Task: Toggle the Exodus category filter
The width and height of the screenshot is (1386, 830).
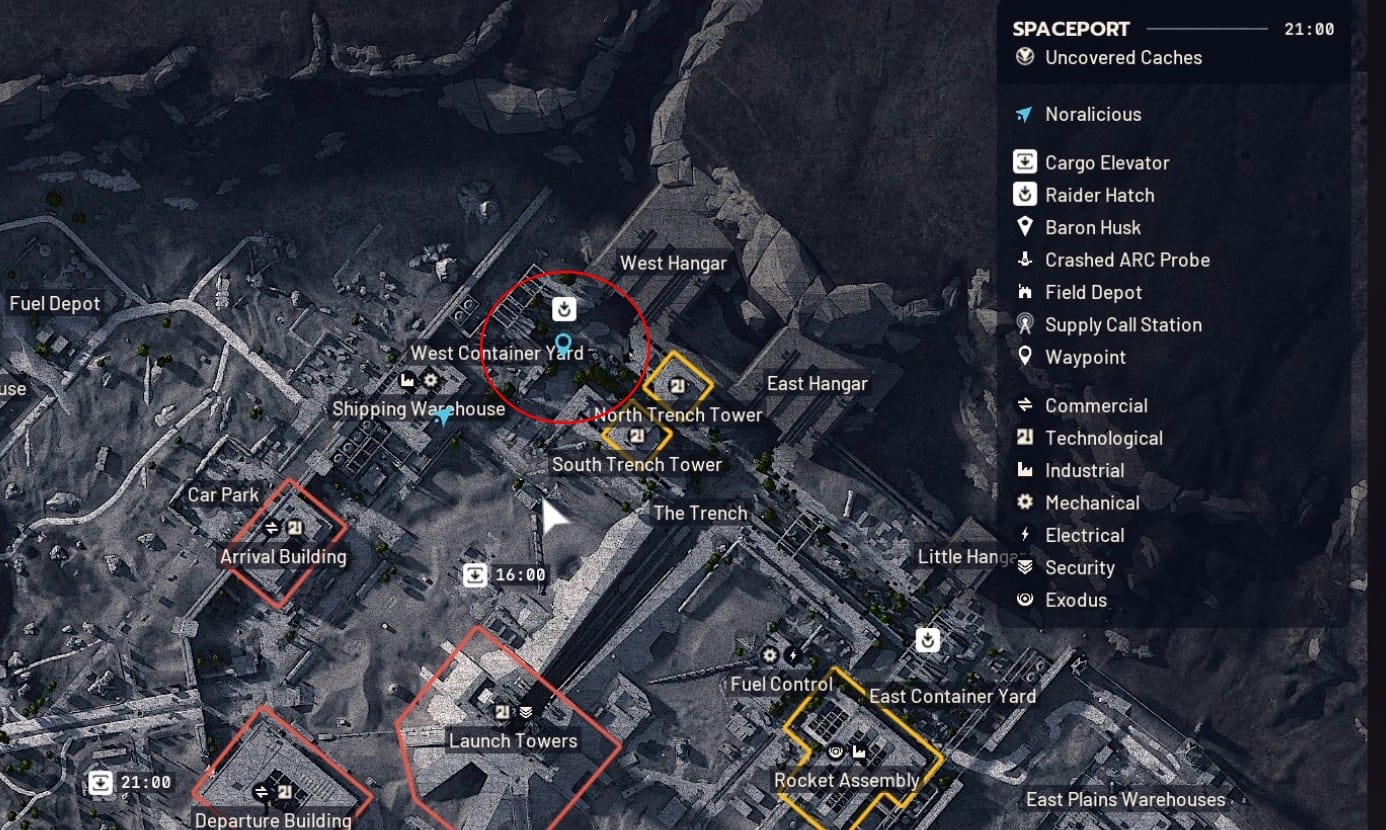Action: [1075, 600]
